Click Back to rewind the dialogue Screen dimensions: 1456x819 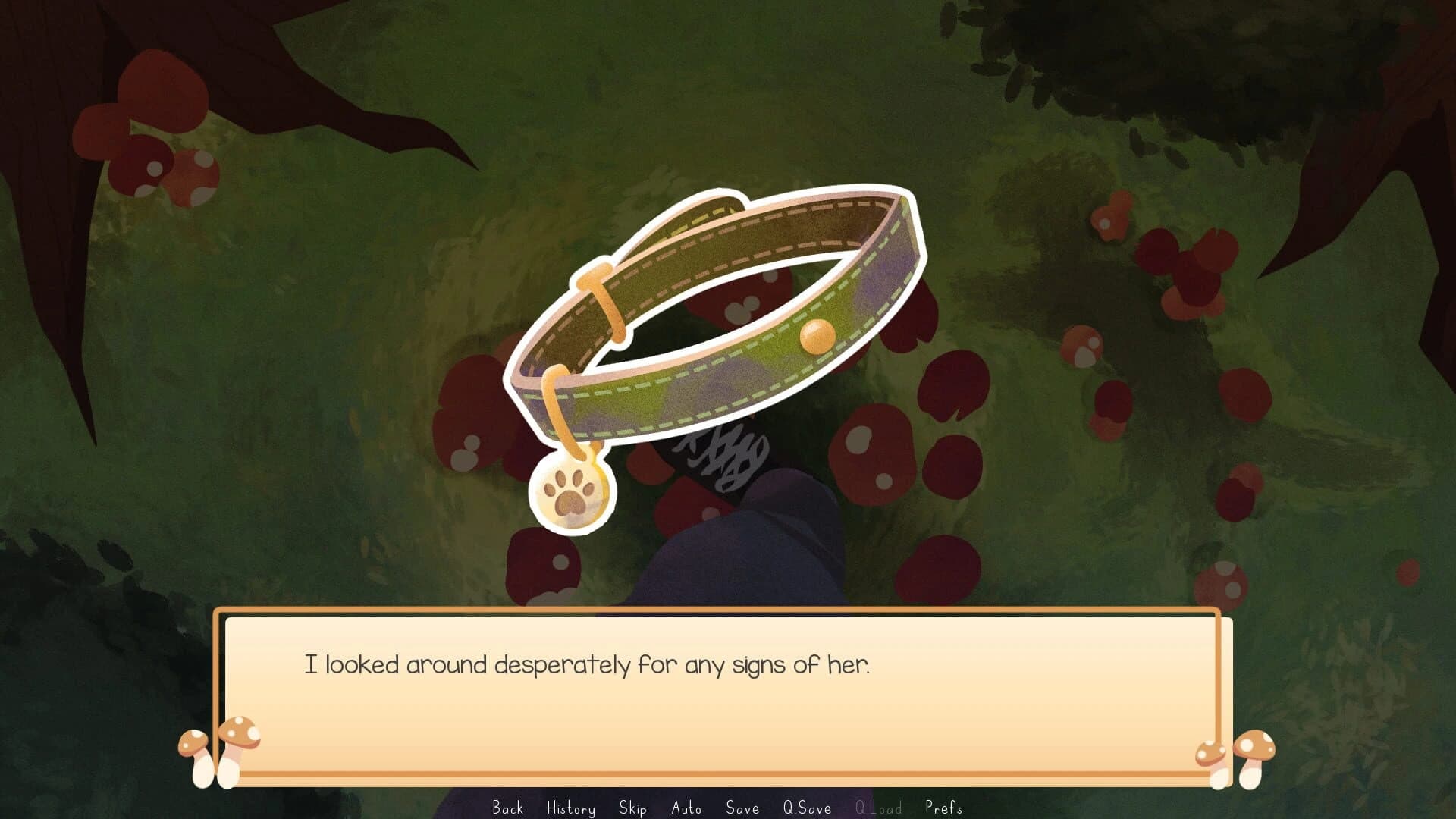pos(510,808)
